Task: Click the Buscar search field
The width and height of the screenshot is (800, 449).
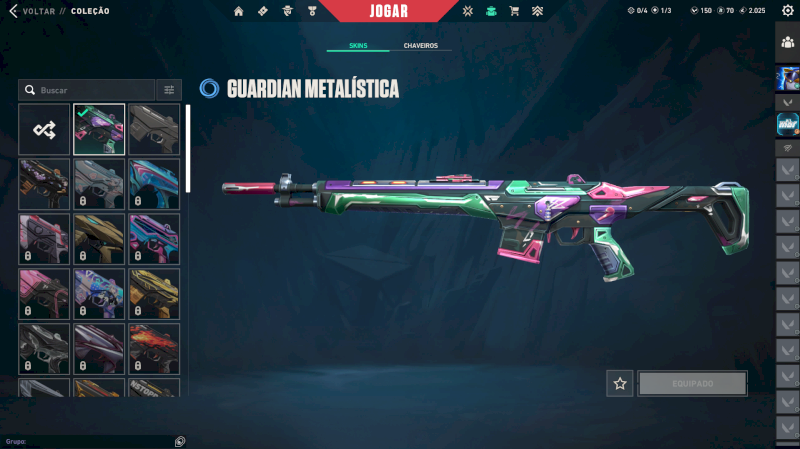Action: tap(90, 90)
